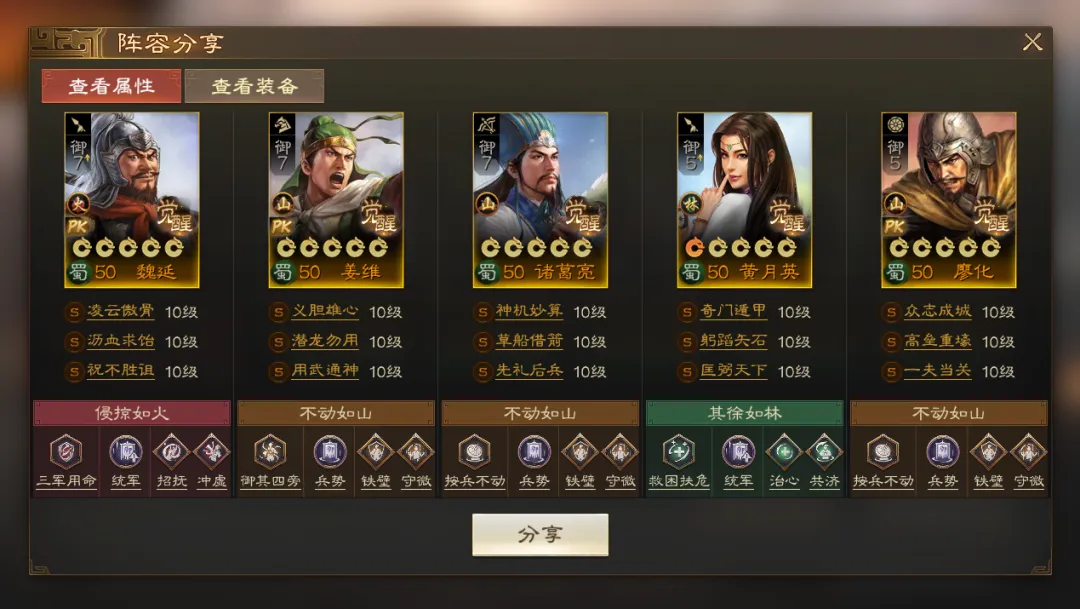Open the 奇门遁甲 skill details
This screenshot has width=1080, height=609.
click(733, 312)
